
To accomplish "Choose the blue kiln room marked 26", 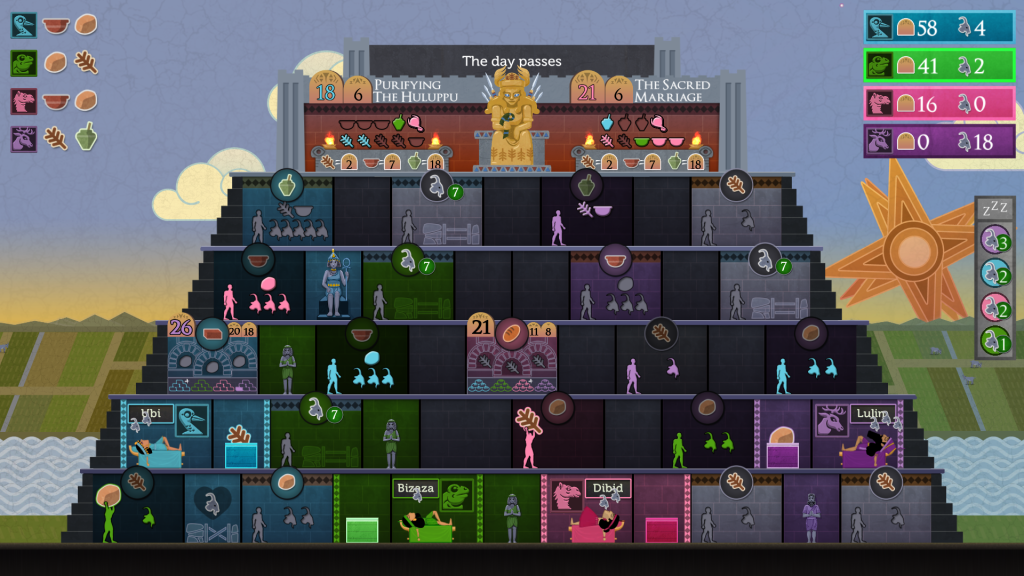I will click(212, 357).
